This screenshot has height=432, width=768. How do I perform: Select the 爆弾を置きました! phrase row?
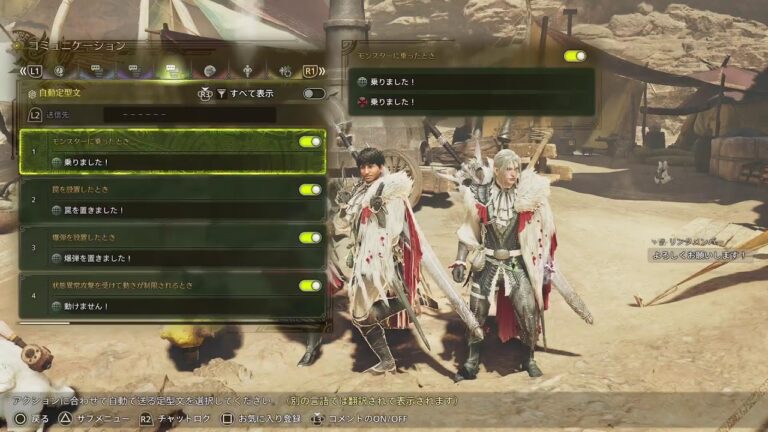172,257
